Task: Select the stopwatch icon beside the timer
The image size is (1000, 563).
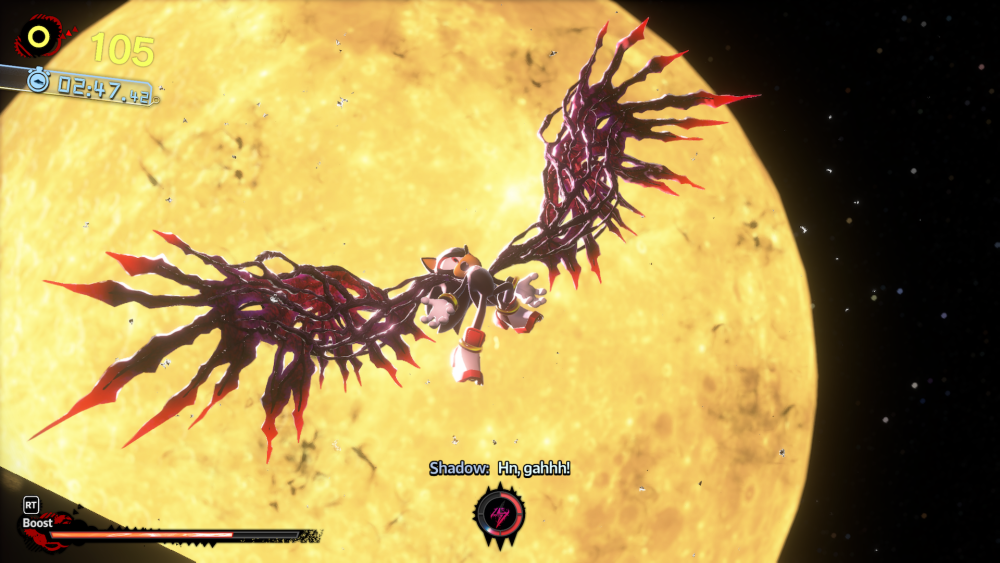Action: pyautogui.click(x=38, y=82)
